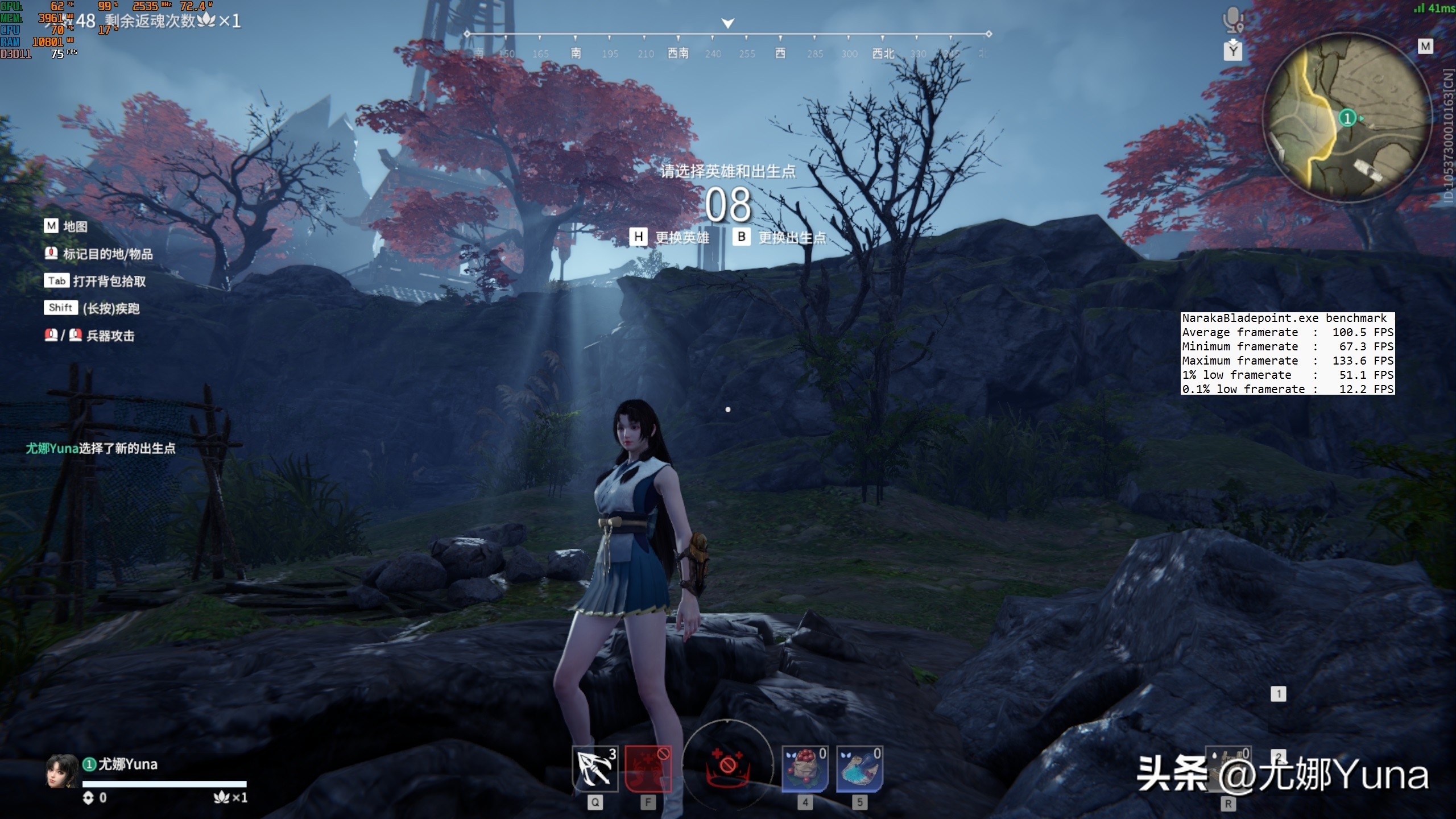The height and width of the screenshot is (819, 1456).
Task: Choose 更换出生点 to change spawn point
Action: [x=780, y=237]
